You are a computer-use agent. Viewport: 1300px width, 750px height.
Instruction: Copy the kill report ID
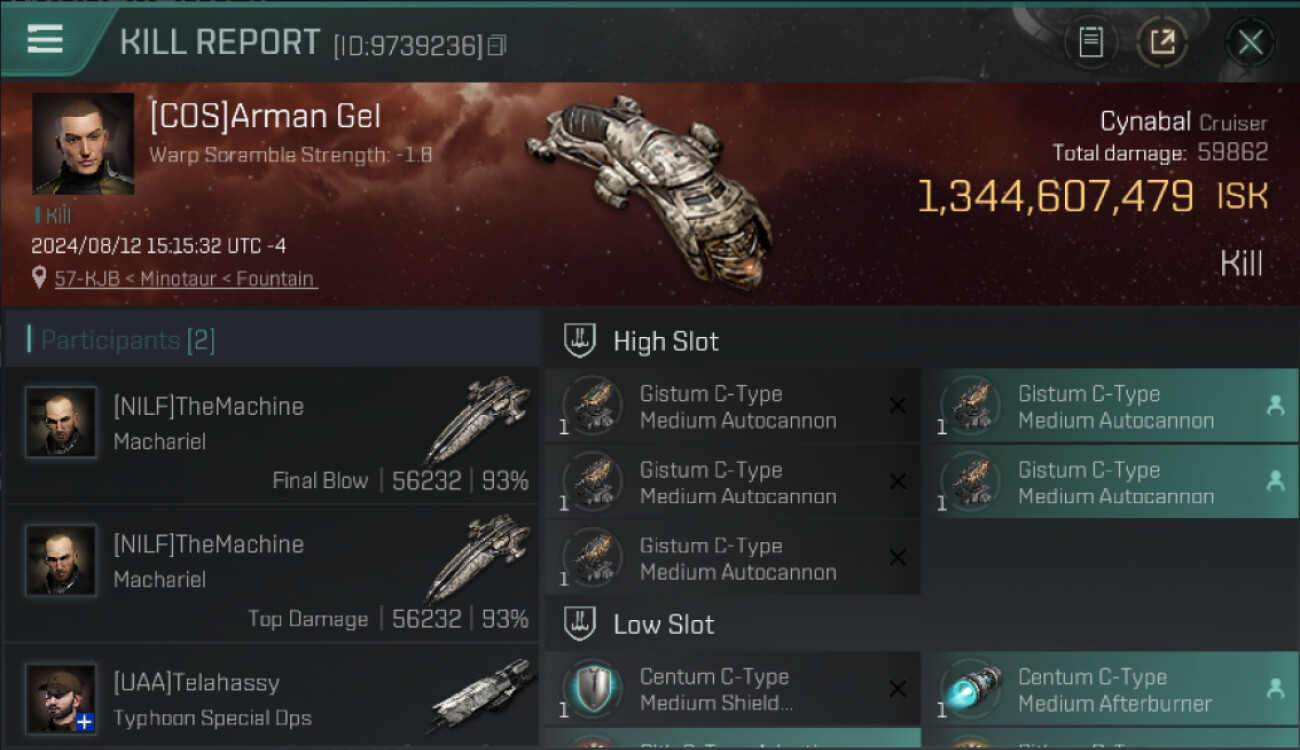tap(497, 45)
